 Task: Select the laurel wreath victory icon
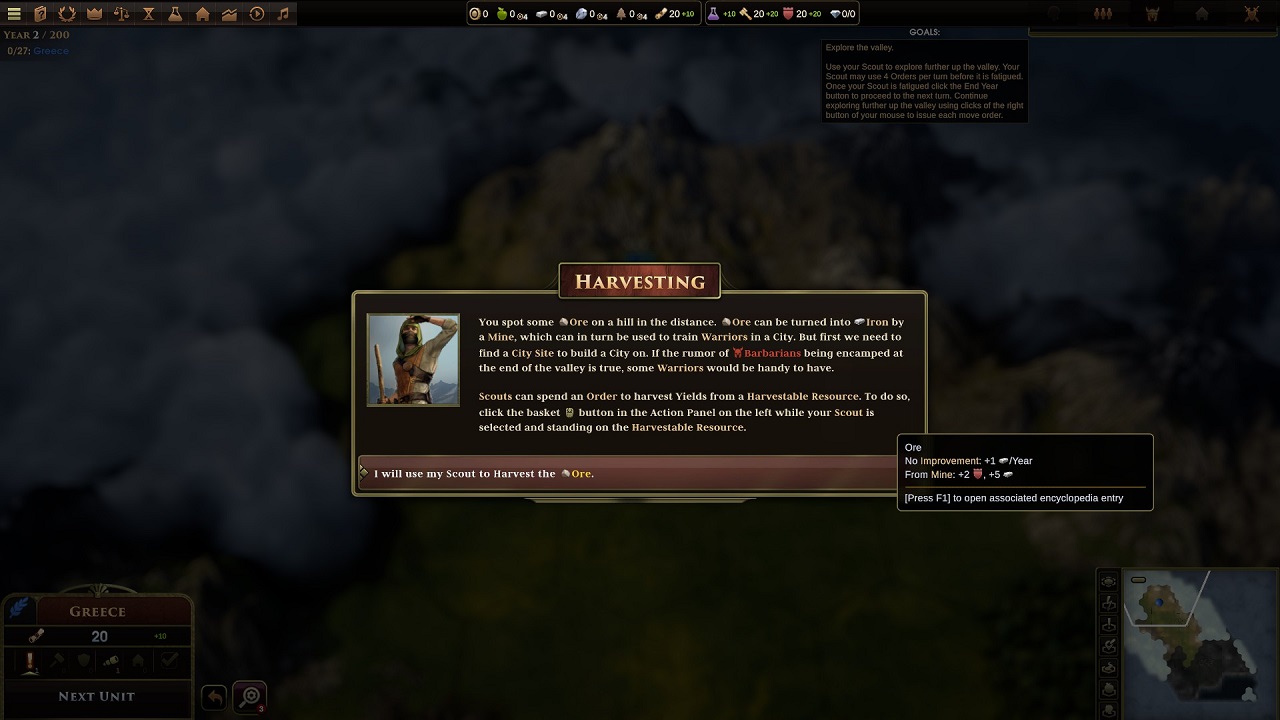pyautogui.click(x=66, y=13)
